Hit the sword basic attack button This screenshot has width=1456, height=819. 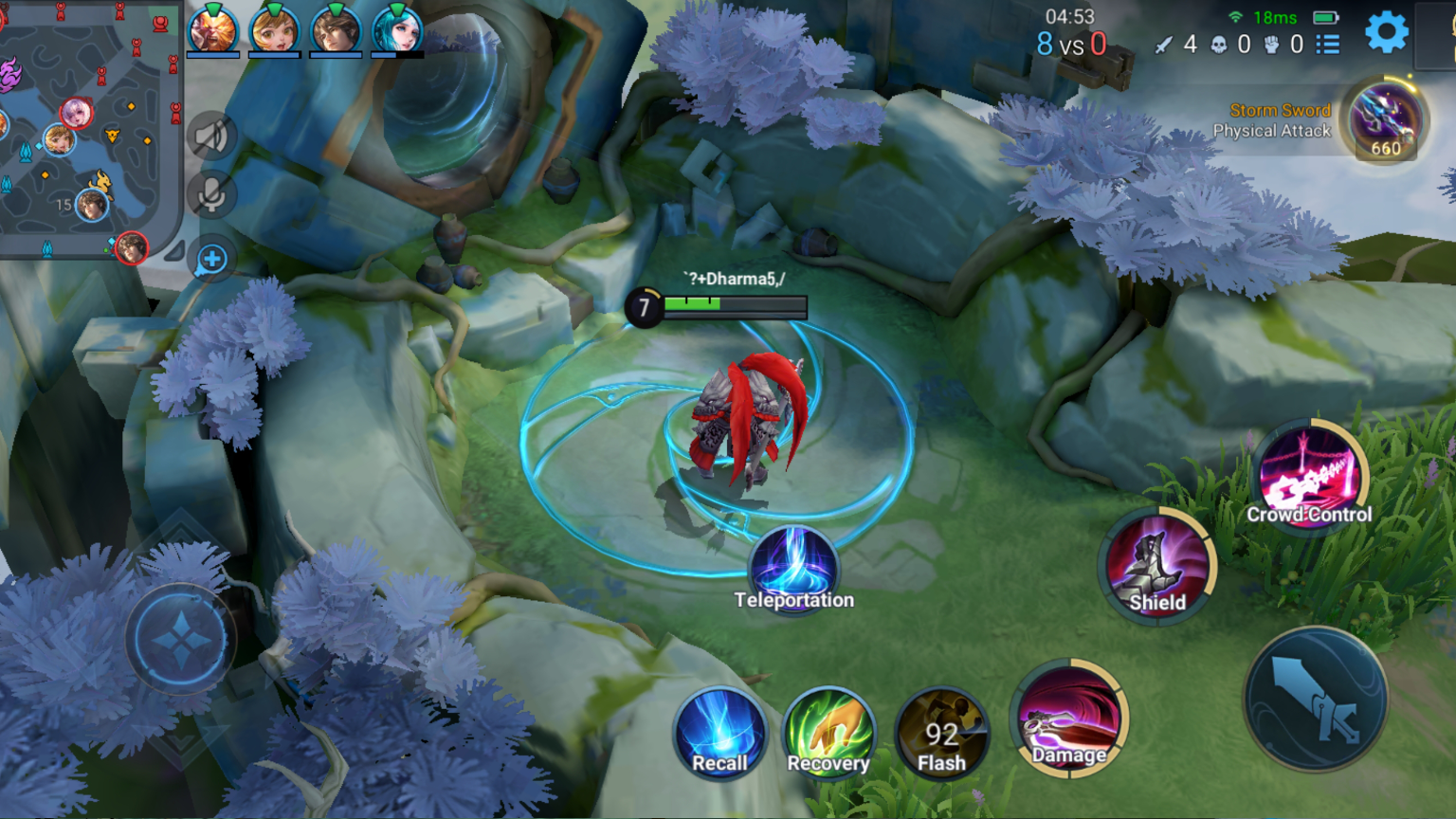(1316, 700)
